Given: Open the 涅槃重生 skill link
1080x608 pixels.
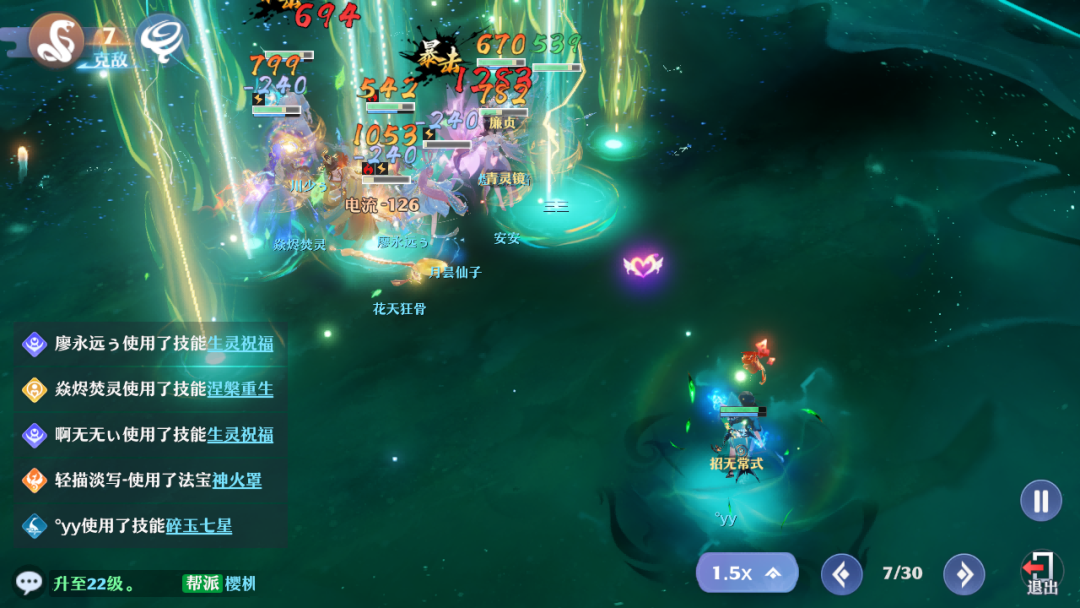Looking at the screenshot, I should click(240, 389).
